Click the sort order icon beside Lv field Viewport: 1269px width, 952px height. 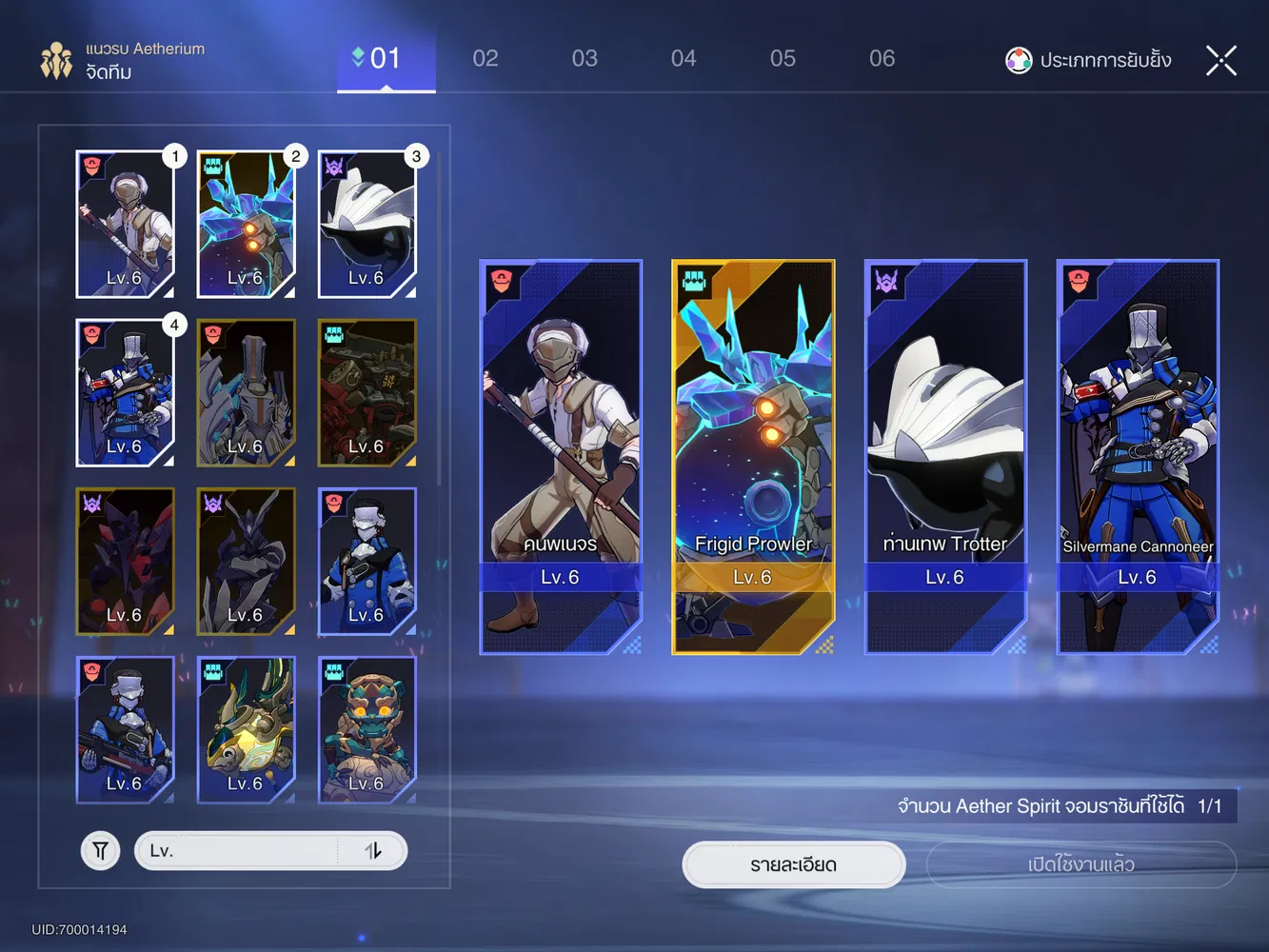pos(373,850)
